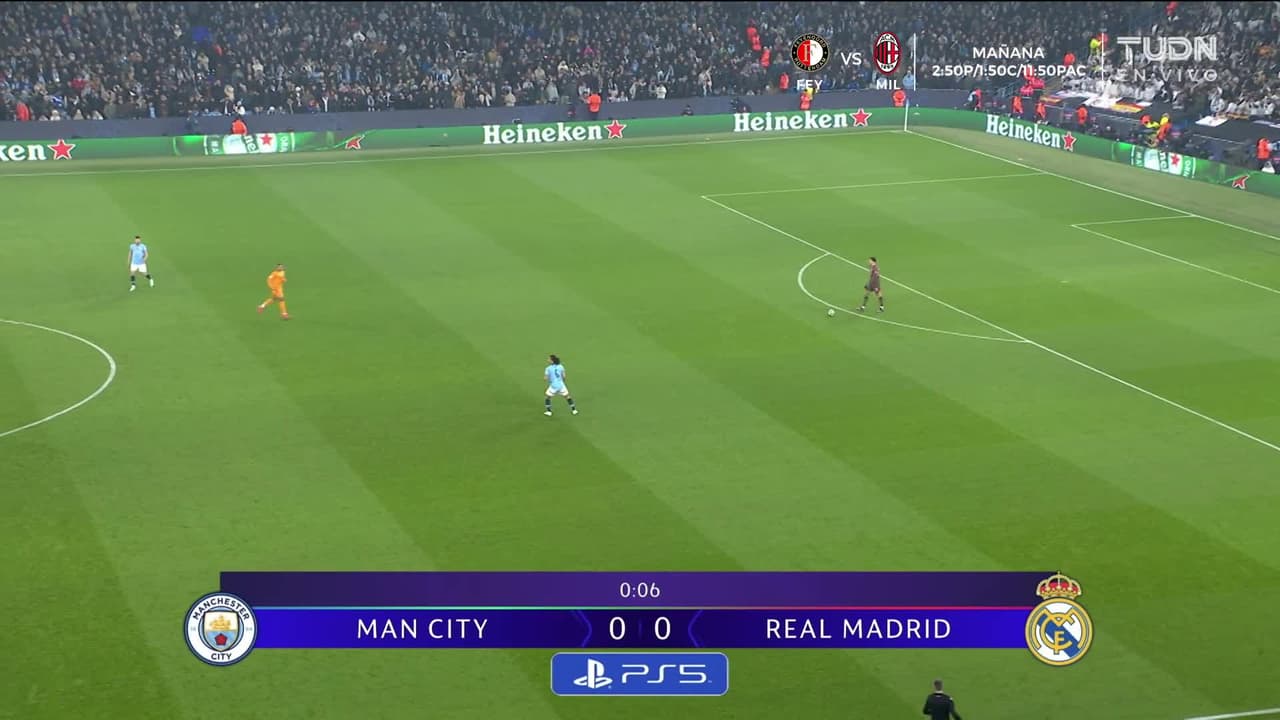The width and height of the screenshot is (1280, 720).
Task: Click the TUDN channel logo
Action: [x=1167, y=49]
